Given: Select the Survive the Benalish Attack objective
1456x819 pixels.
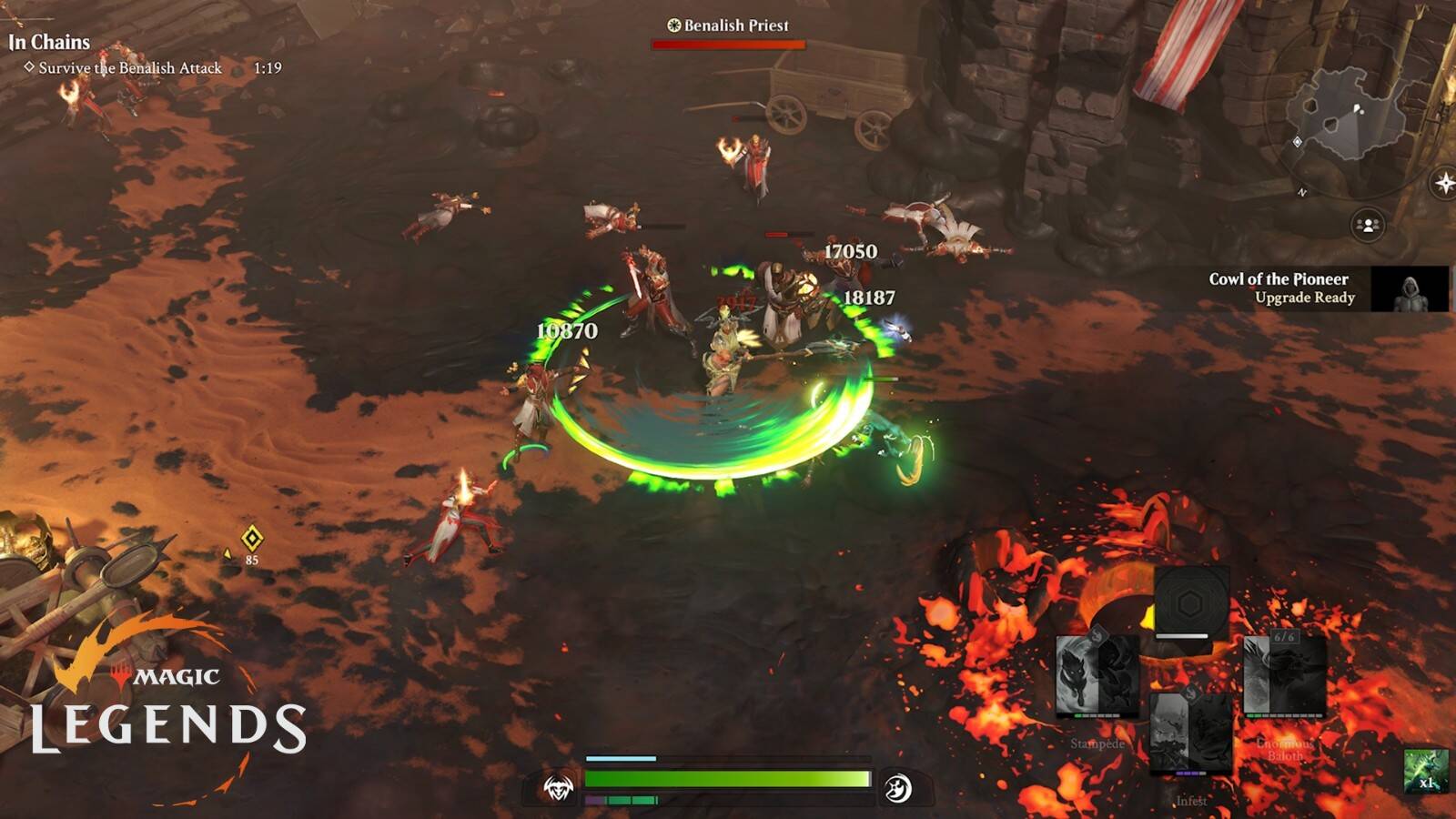Looking at the screenshot, I should 130,68.
